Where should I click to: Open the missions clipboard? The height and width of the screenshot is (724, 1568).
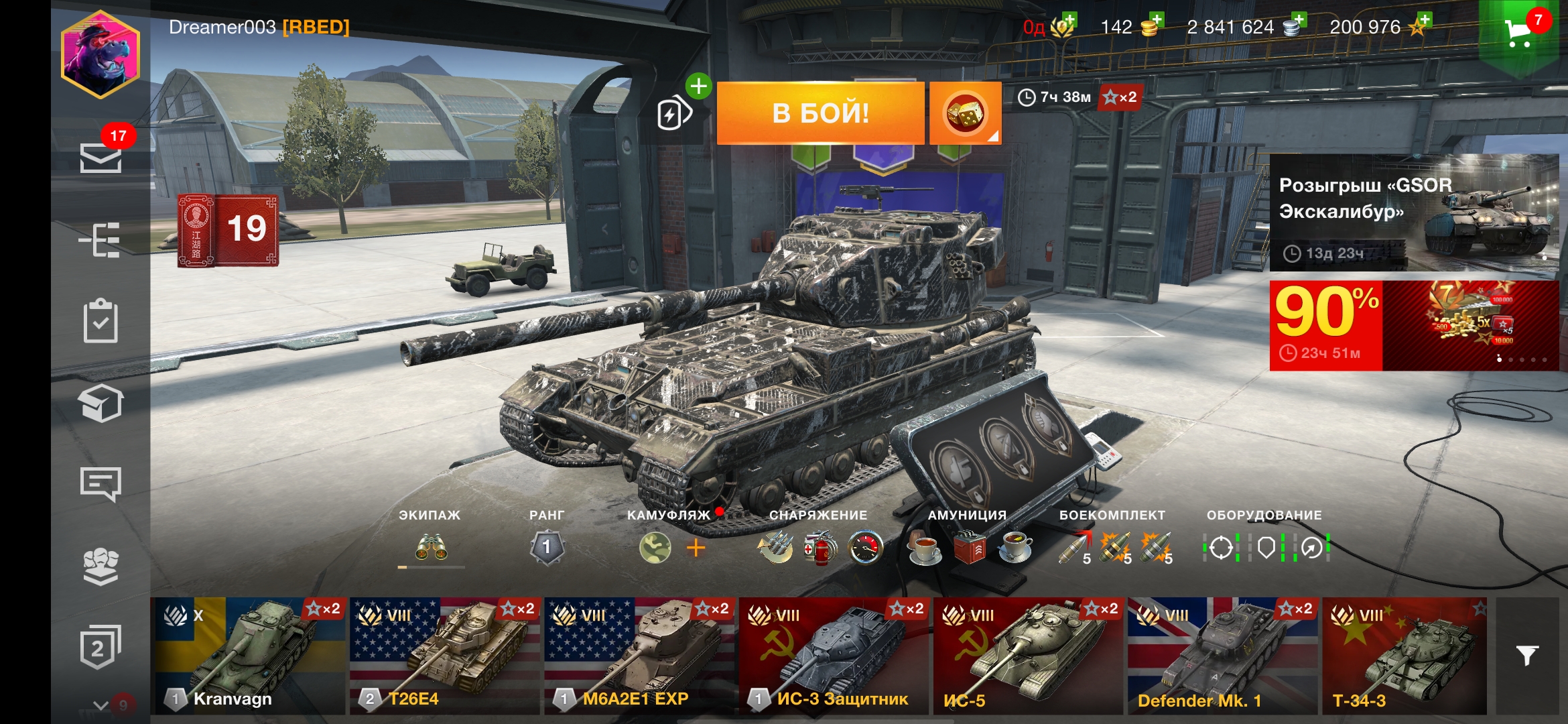click(101, 322)
